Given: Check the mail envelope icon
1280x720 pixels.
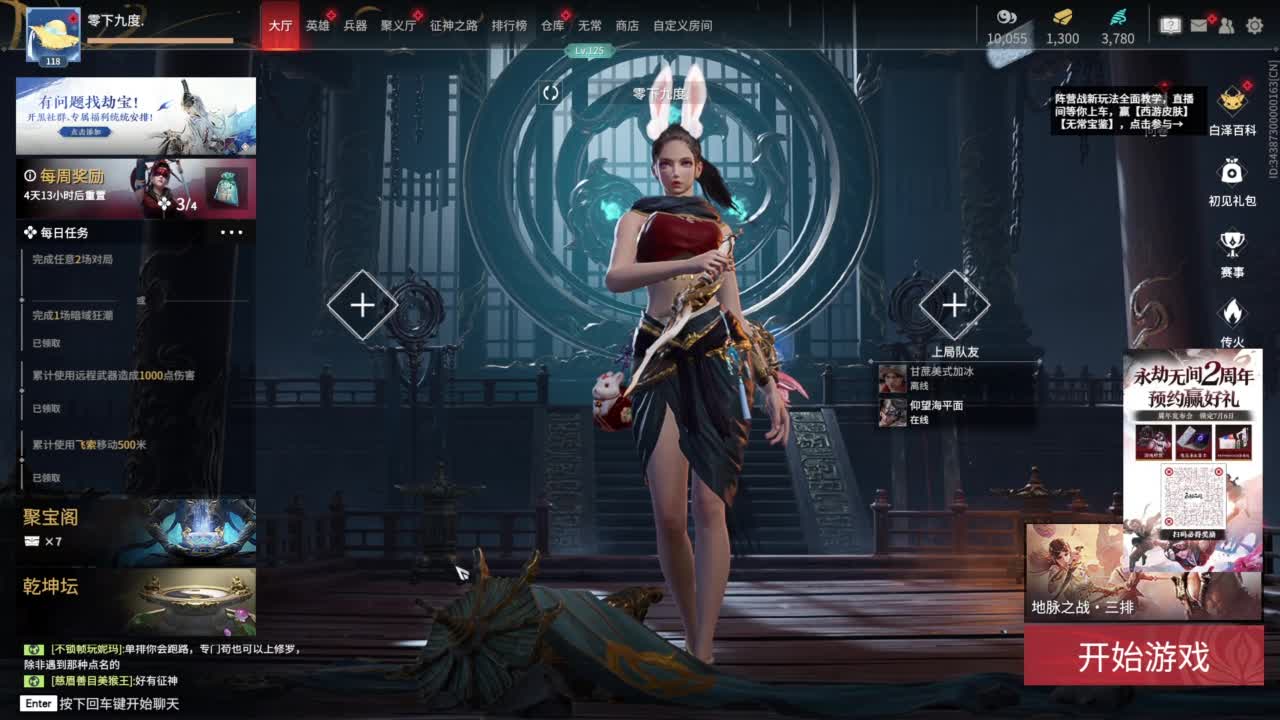Looking at the screenshot, I should click(1199, 26).
